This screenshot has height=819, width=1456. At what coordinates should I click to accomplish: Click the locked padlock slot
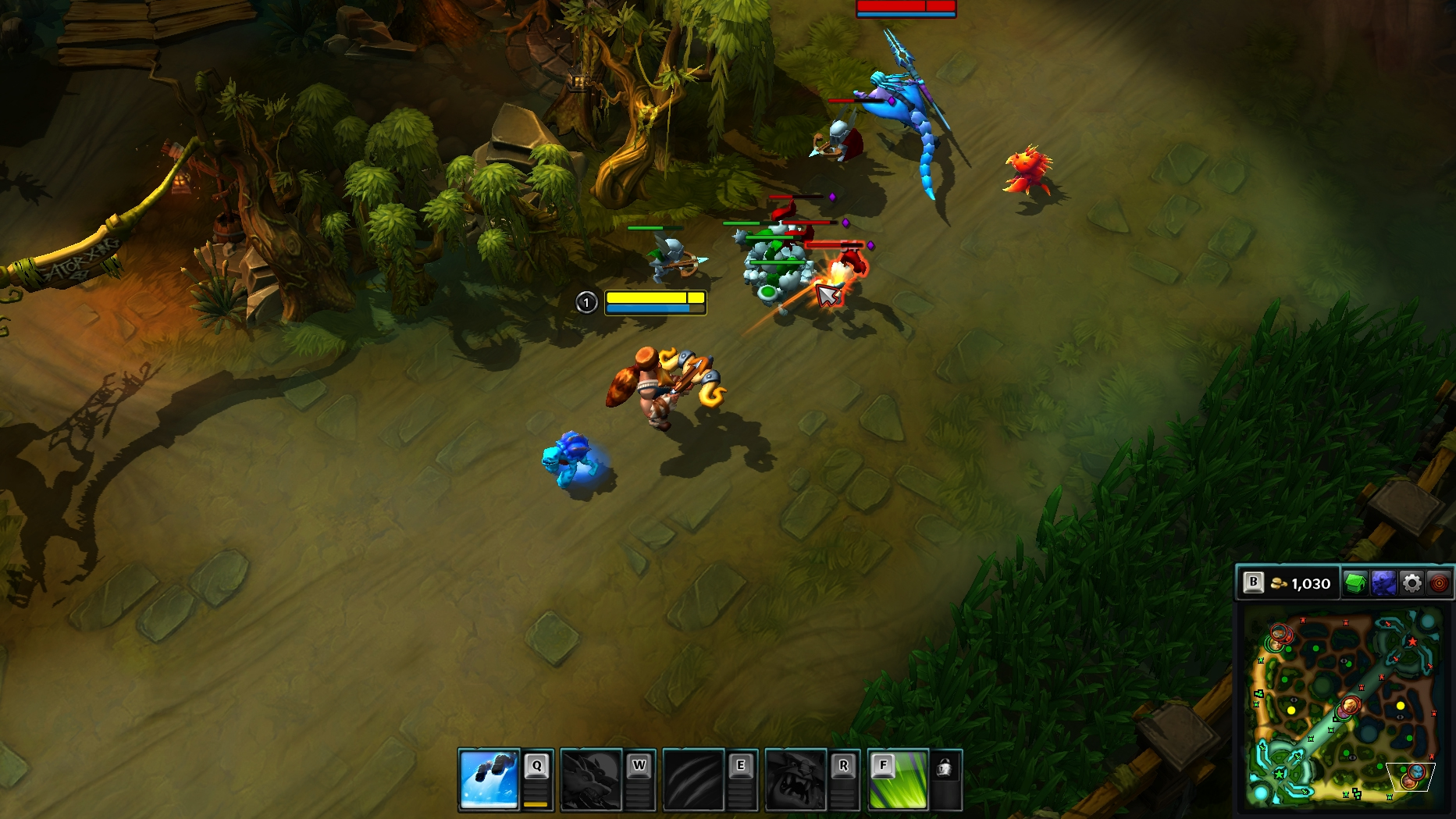point(945,769)
